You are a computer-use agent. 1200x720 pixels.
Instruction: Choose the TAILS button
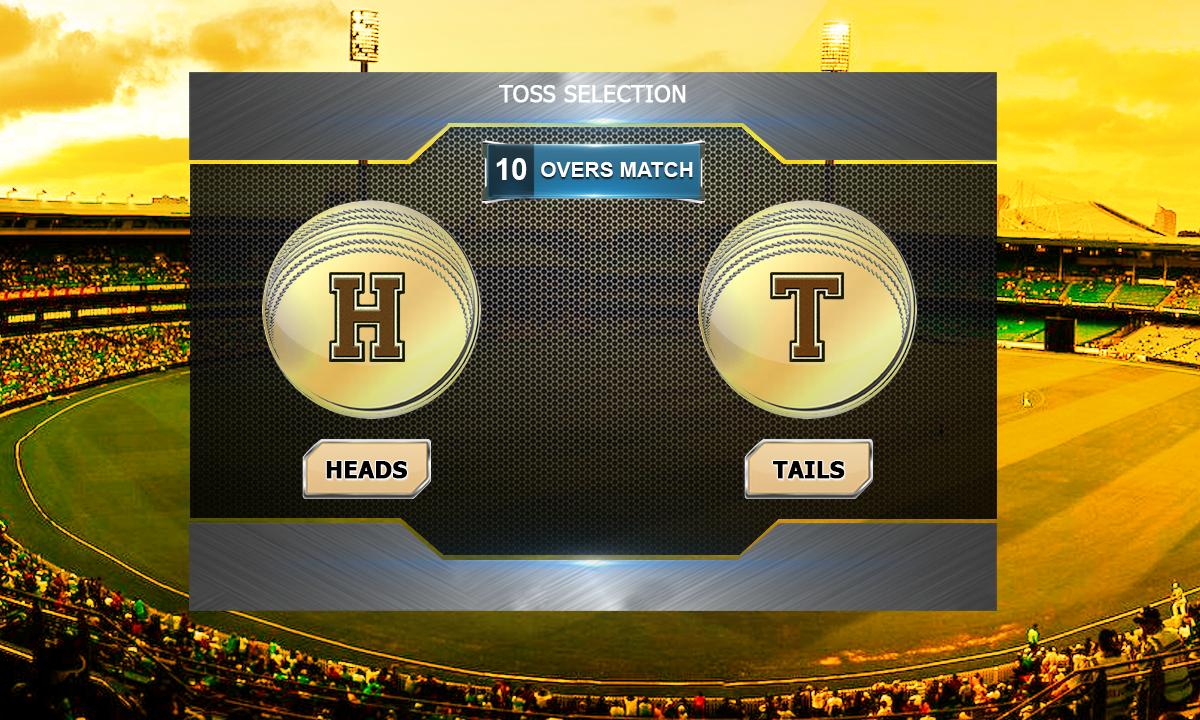(808, 469)
